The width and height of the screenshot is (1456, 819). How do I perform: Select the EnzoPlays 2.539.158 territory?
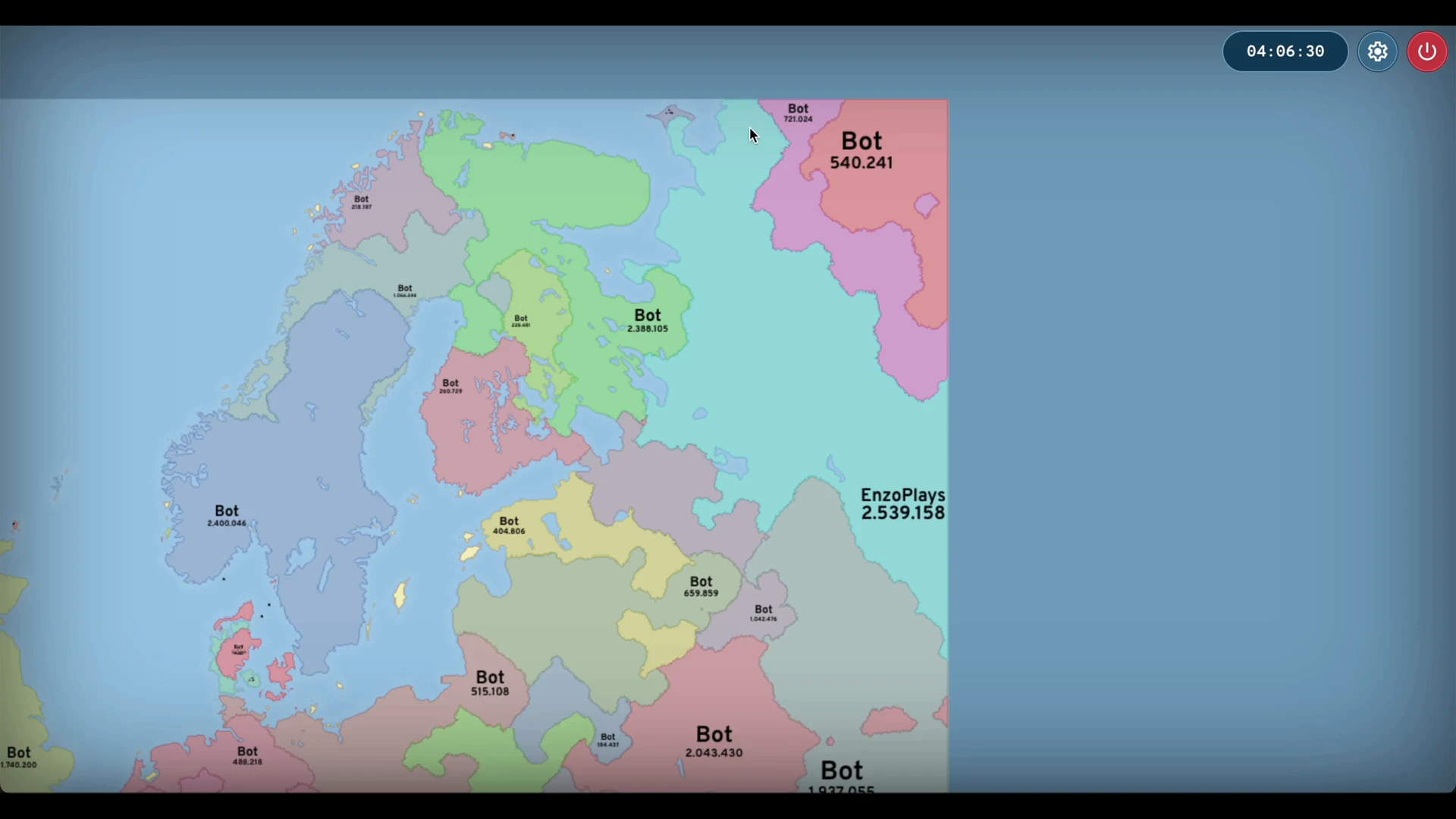(x=902, y=504)
